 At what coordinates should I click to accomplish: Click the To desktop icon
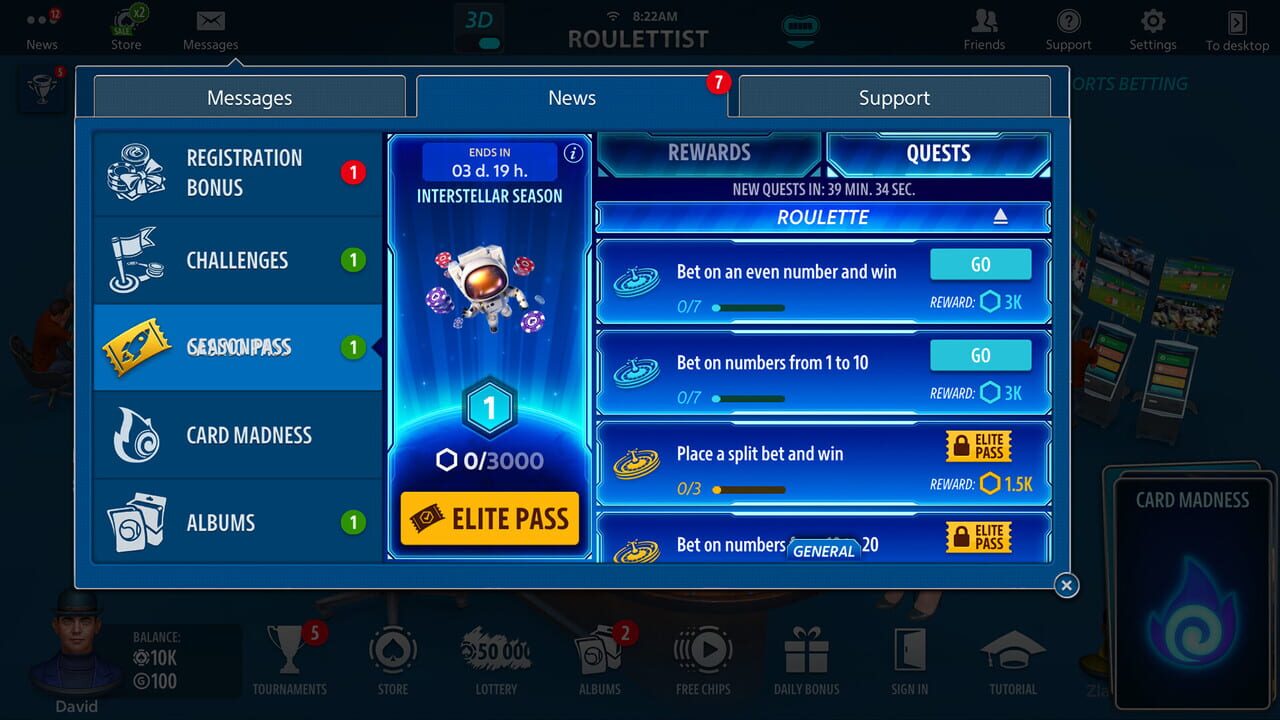(x=1235, y=23)
